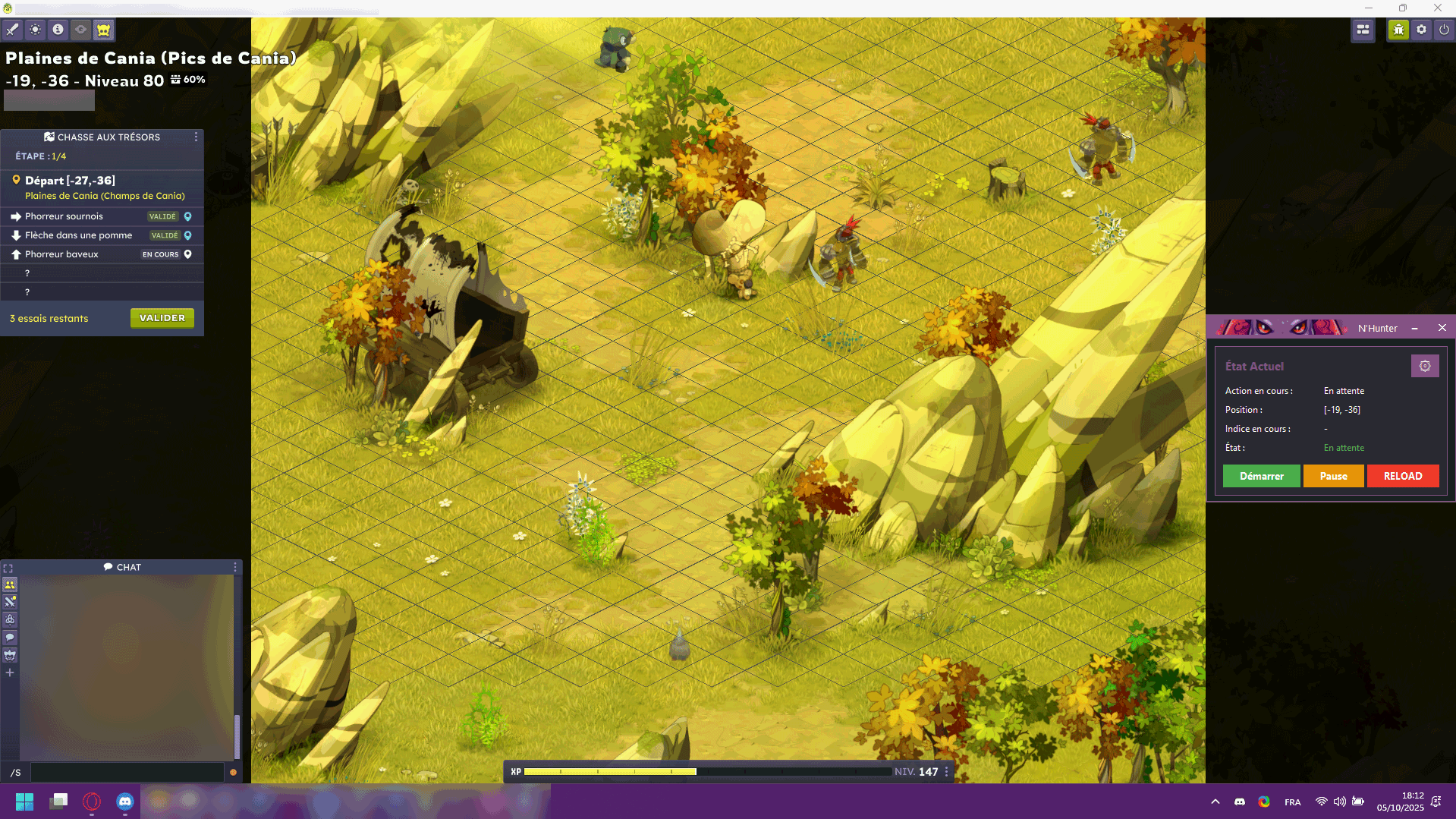This screenshot has width=1456, height=819.
Task: Click the map pin next to Phorreur sournois
Action: click(x=187, y=216)
